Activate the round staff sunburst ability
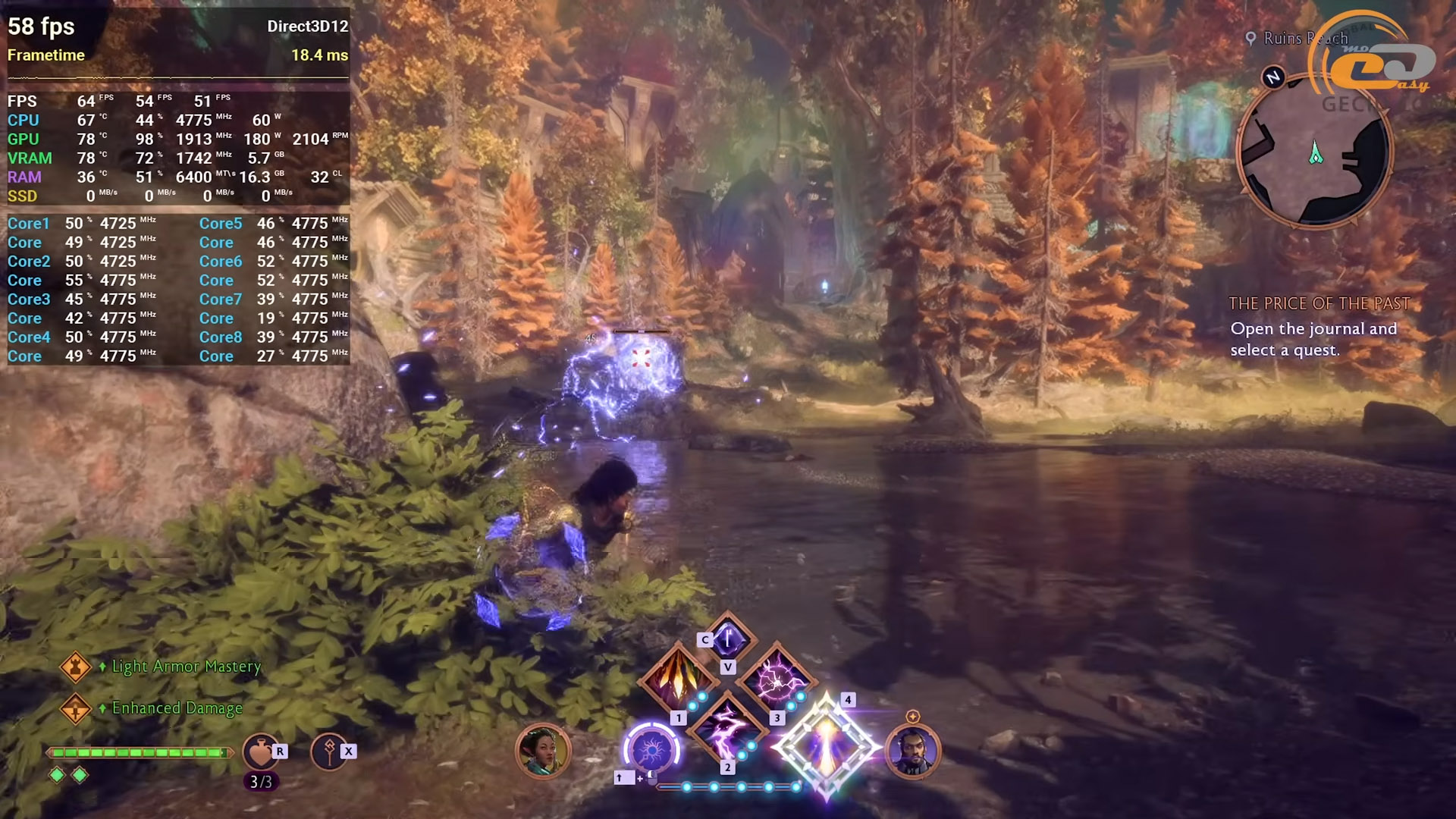The width and height of the screenshot is (1456, 819). pyautogui.click(x=651, y=751)
